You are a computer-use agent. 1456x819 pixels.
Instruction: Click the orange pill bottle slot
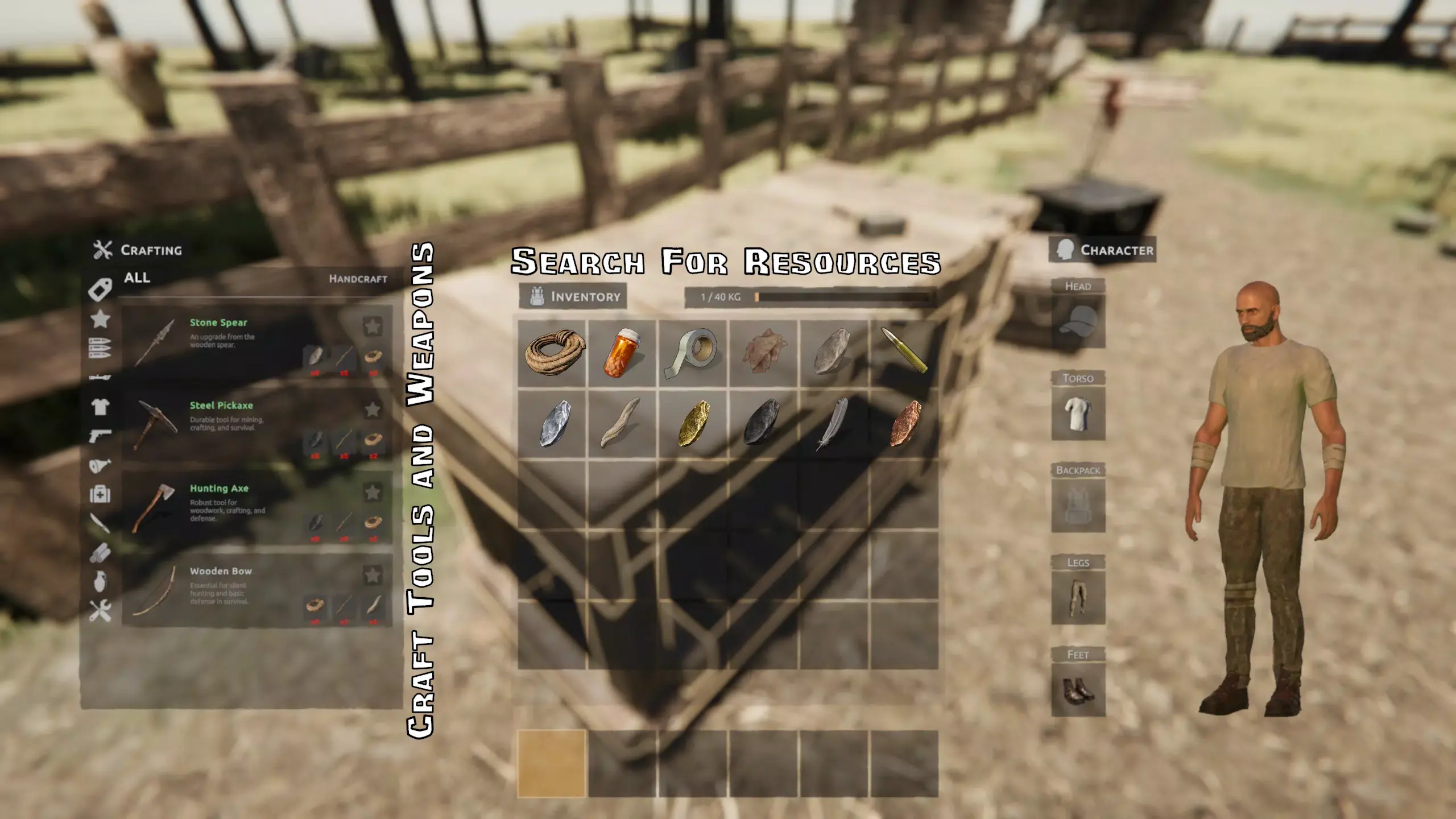click(x=623, y=353)
